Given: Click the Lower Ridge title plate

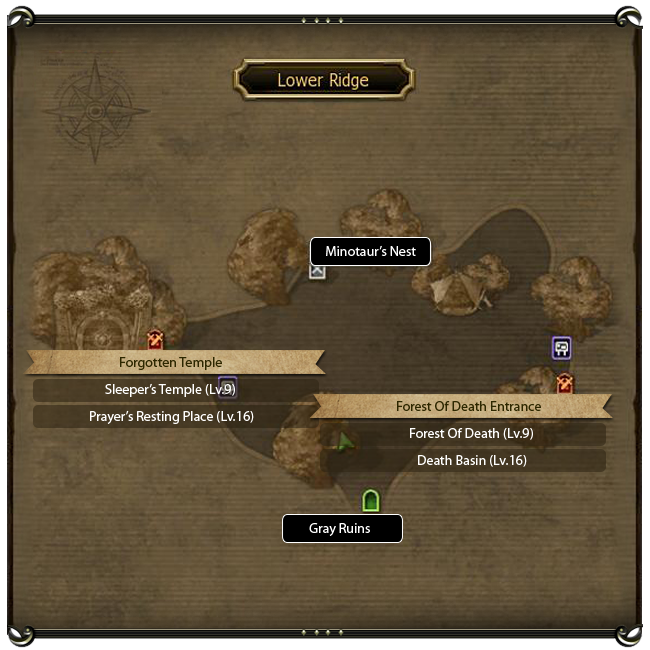Looking at the screenshot, I should click(x=323, y=80).
